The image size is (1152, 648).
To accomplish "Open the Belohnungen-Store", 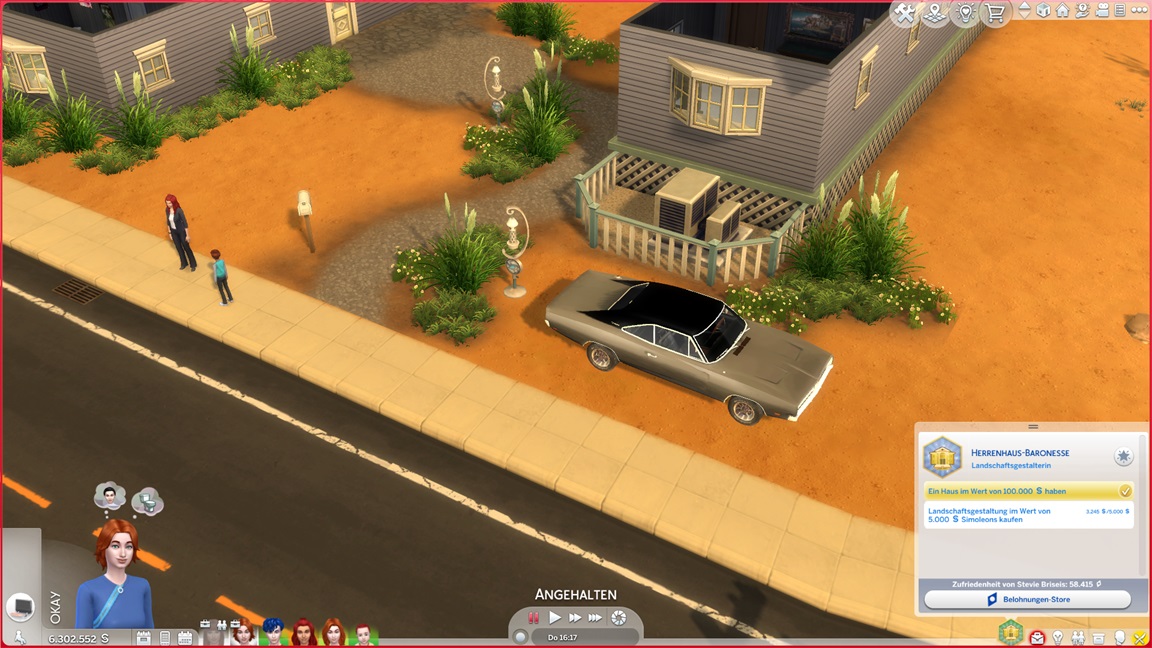I will [x=1027, y=599].
